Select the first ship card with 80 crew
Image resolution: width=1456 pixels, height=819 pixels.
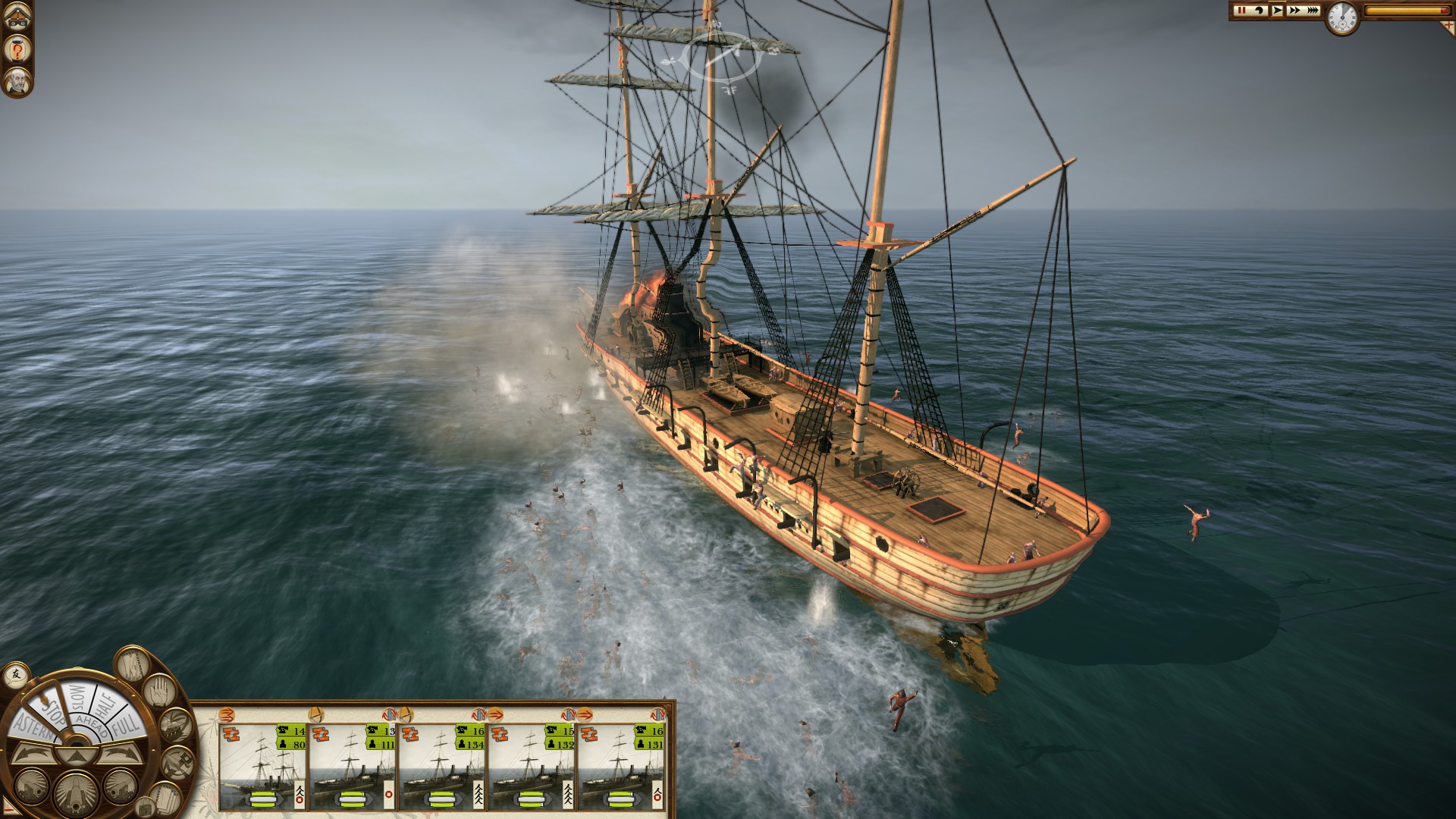tap(263, 766)
